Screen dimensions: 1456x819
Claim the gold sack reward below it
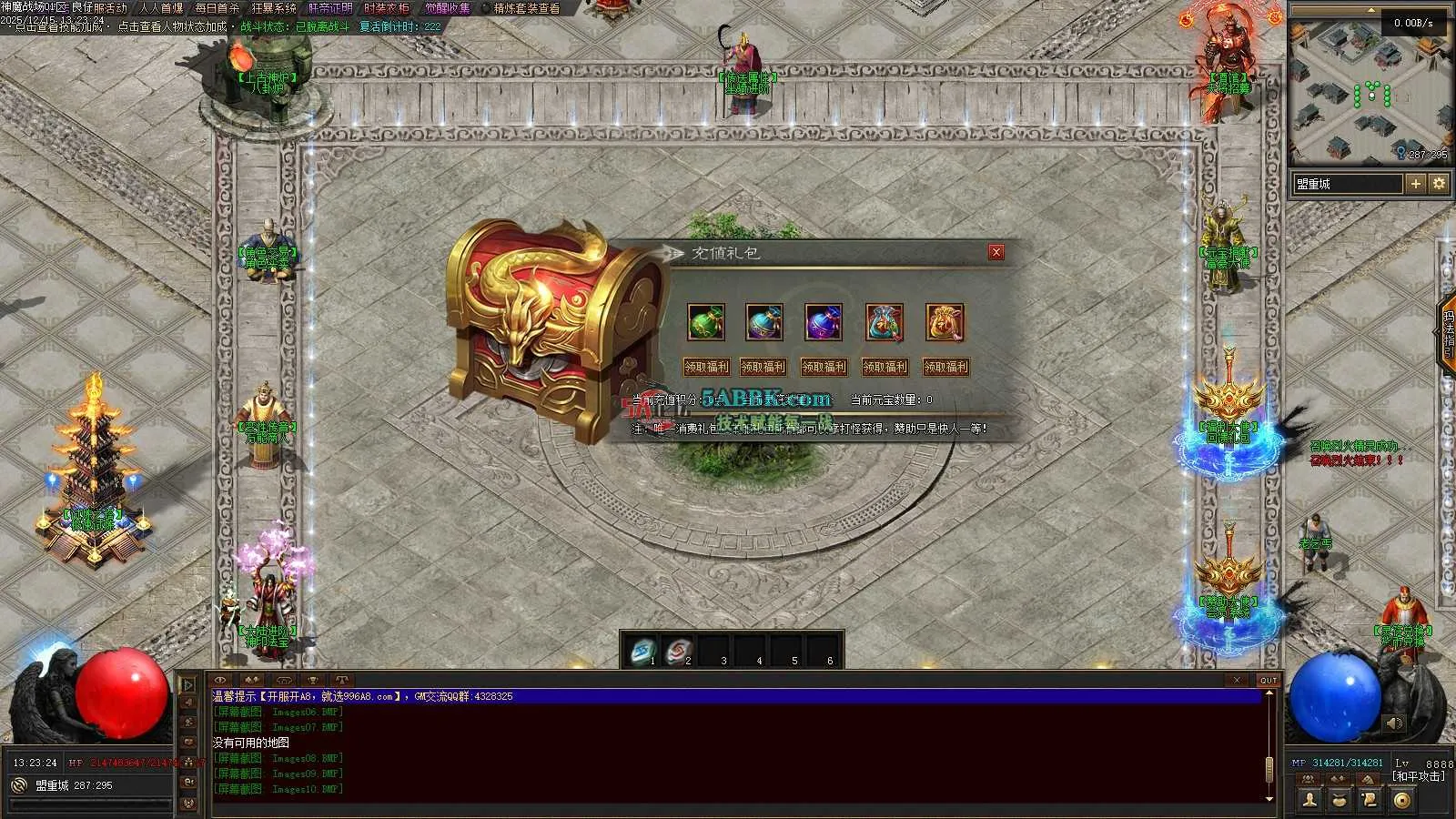point(945,367)
